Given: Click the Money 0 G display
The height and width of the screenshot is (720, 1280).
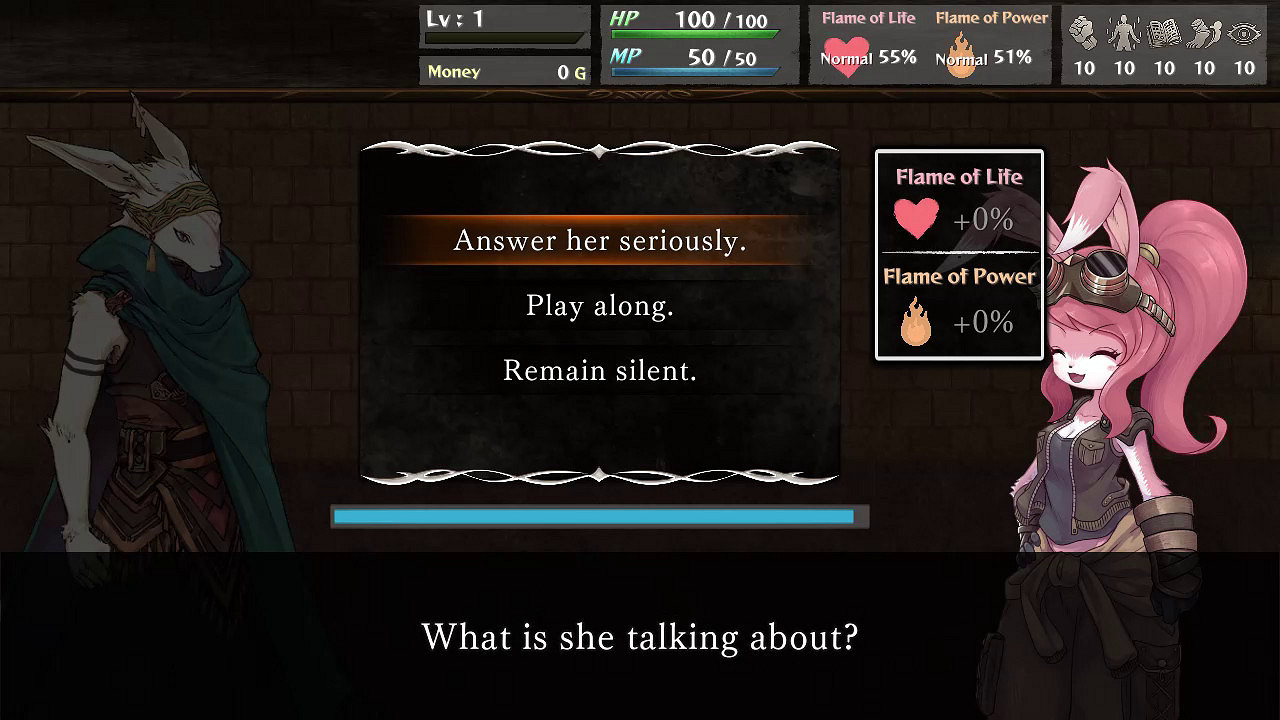Looking at the screenshot, I should [505, 71].
